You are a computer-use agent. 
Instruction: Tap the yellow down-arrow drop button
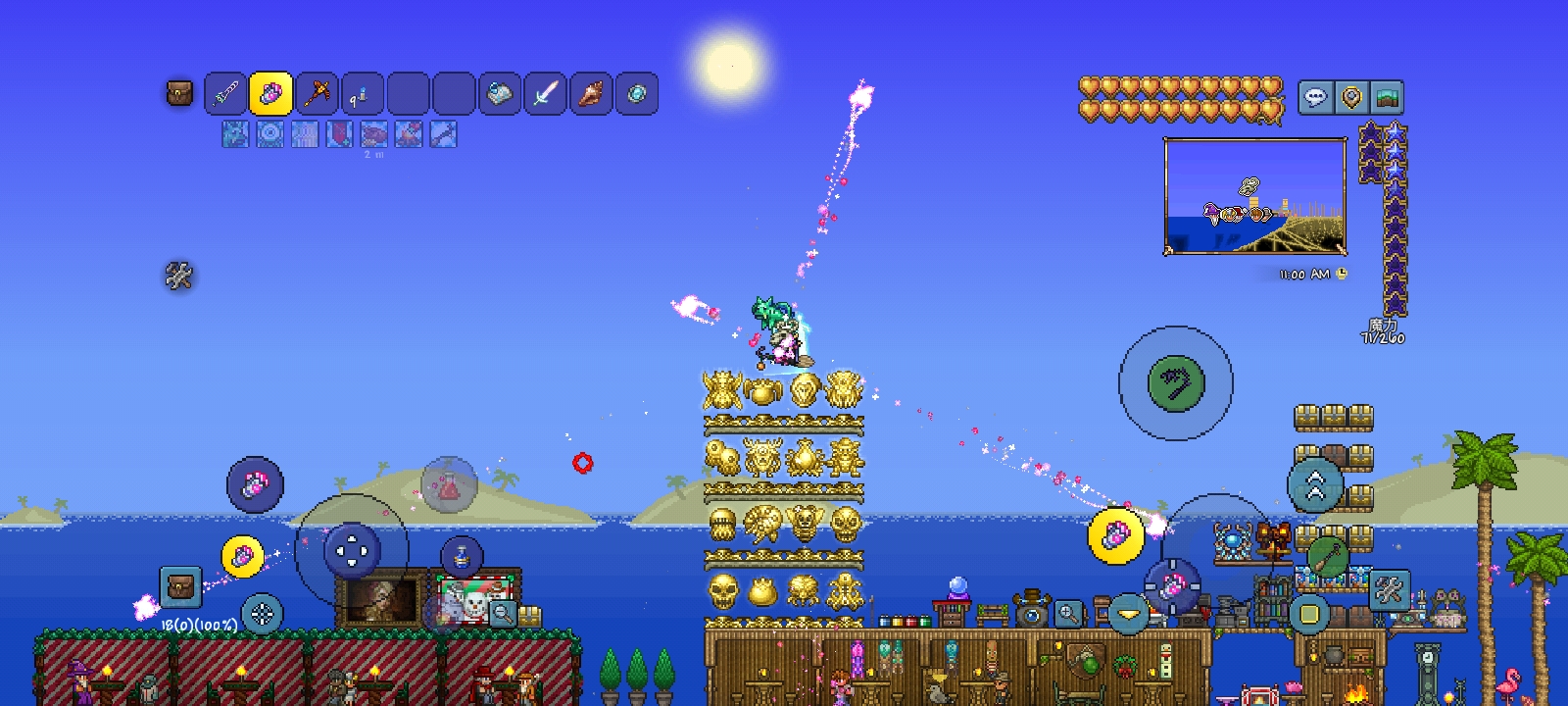[1128, 614]
